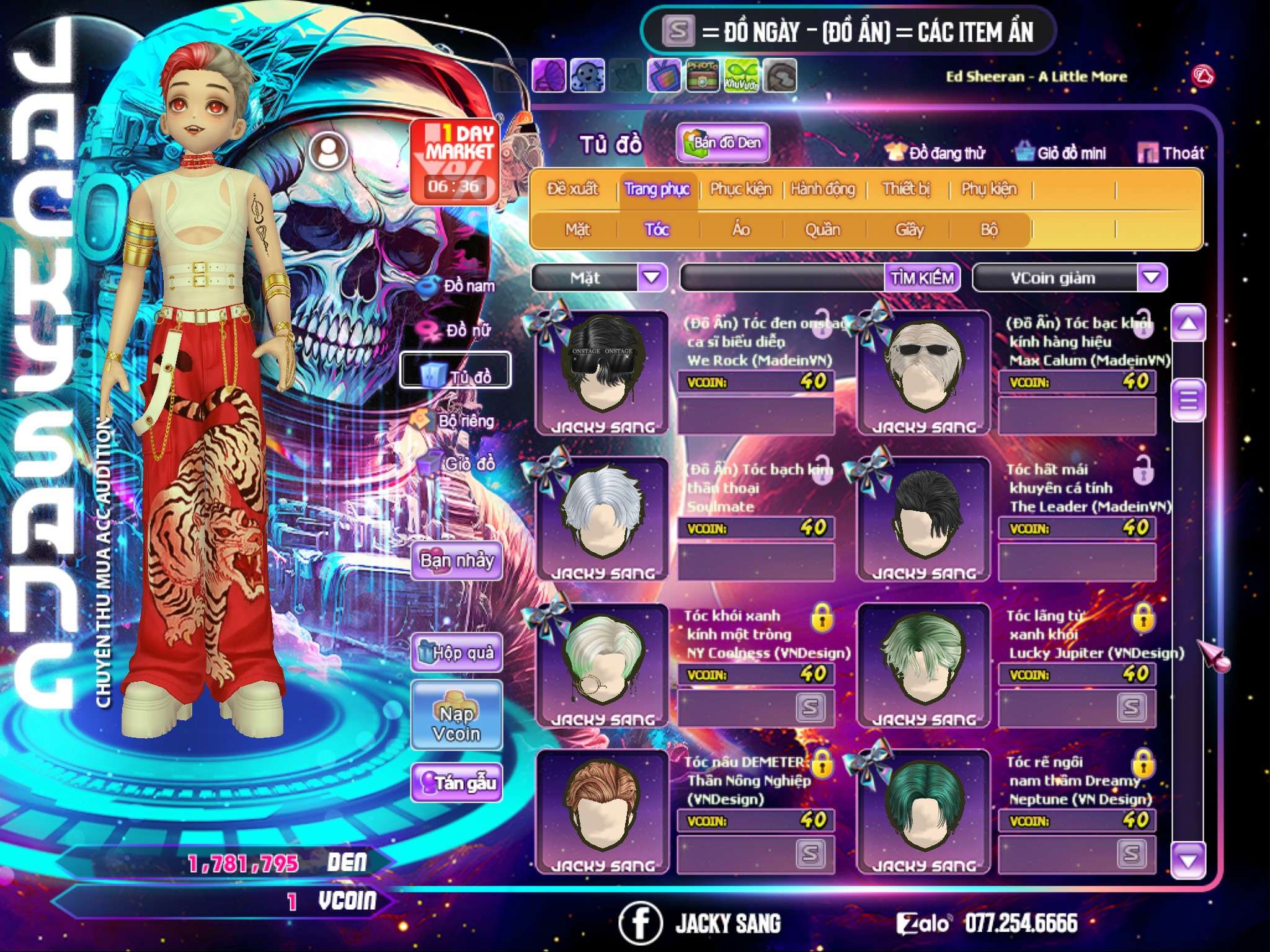Viewport: 1270px width, 952px height.
Task: Select the Hành động tab
Action: (823, 189)
